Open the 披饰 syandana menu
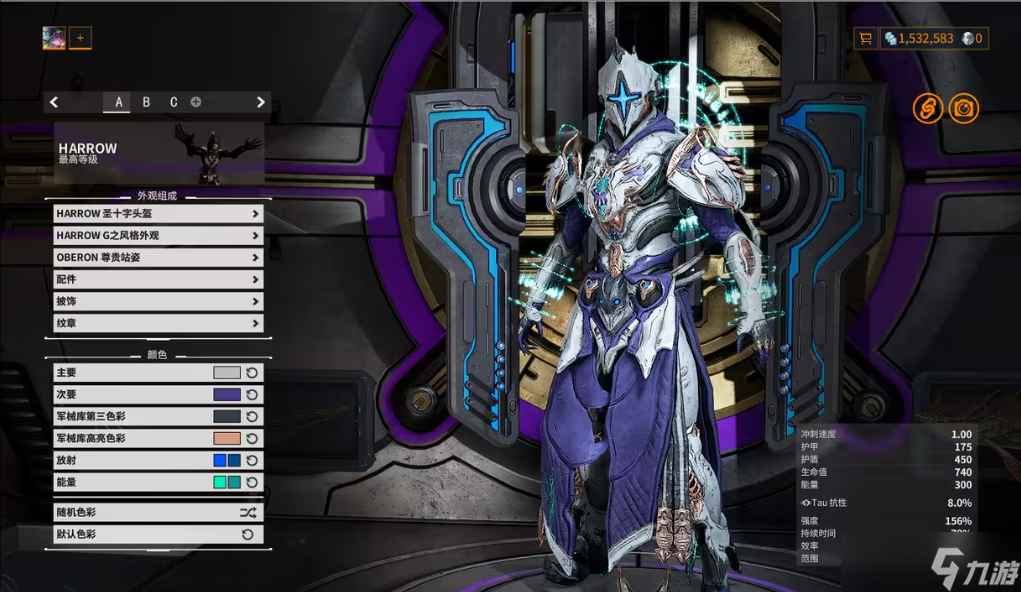1021x592 pixels. click(x=158, y=301)
